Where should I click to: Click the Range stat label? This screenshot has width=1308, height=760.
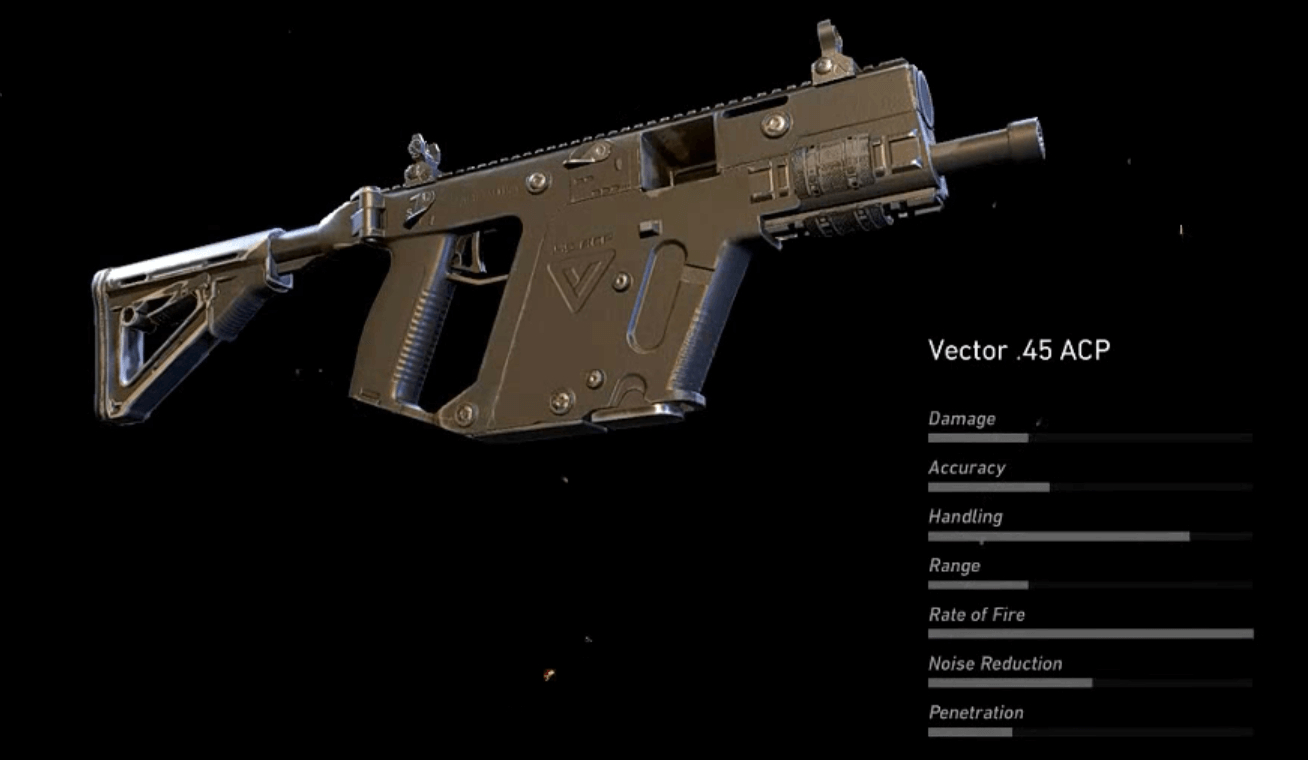953,565
